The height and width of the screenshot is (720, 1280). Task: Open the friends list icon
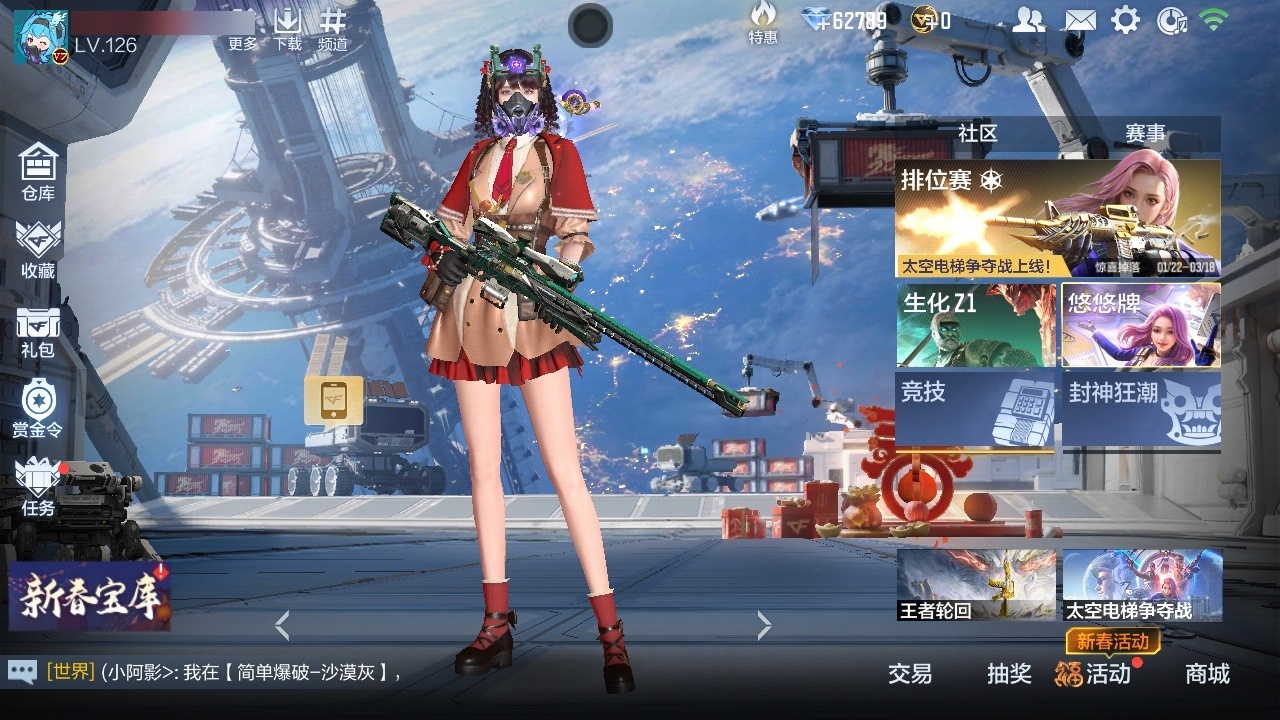click(x=1028, y=20)
